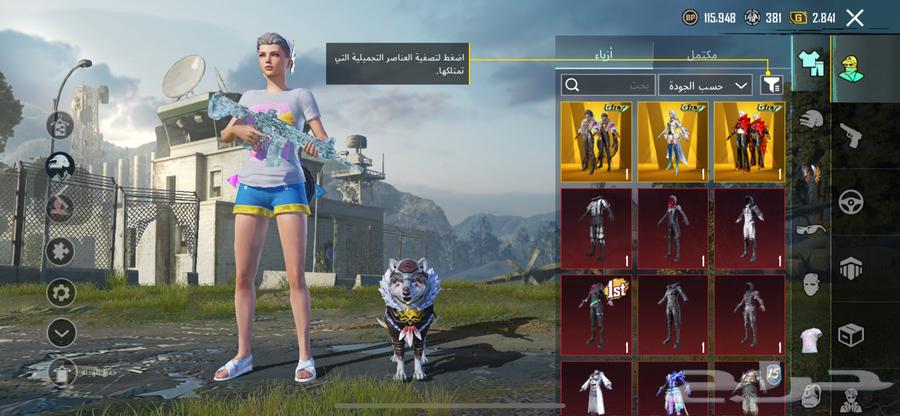Open the supply crate box category

(851, 334)
